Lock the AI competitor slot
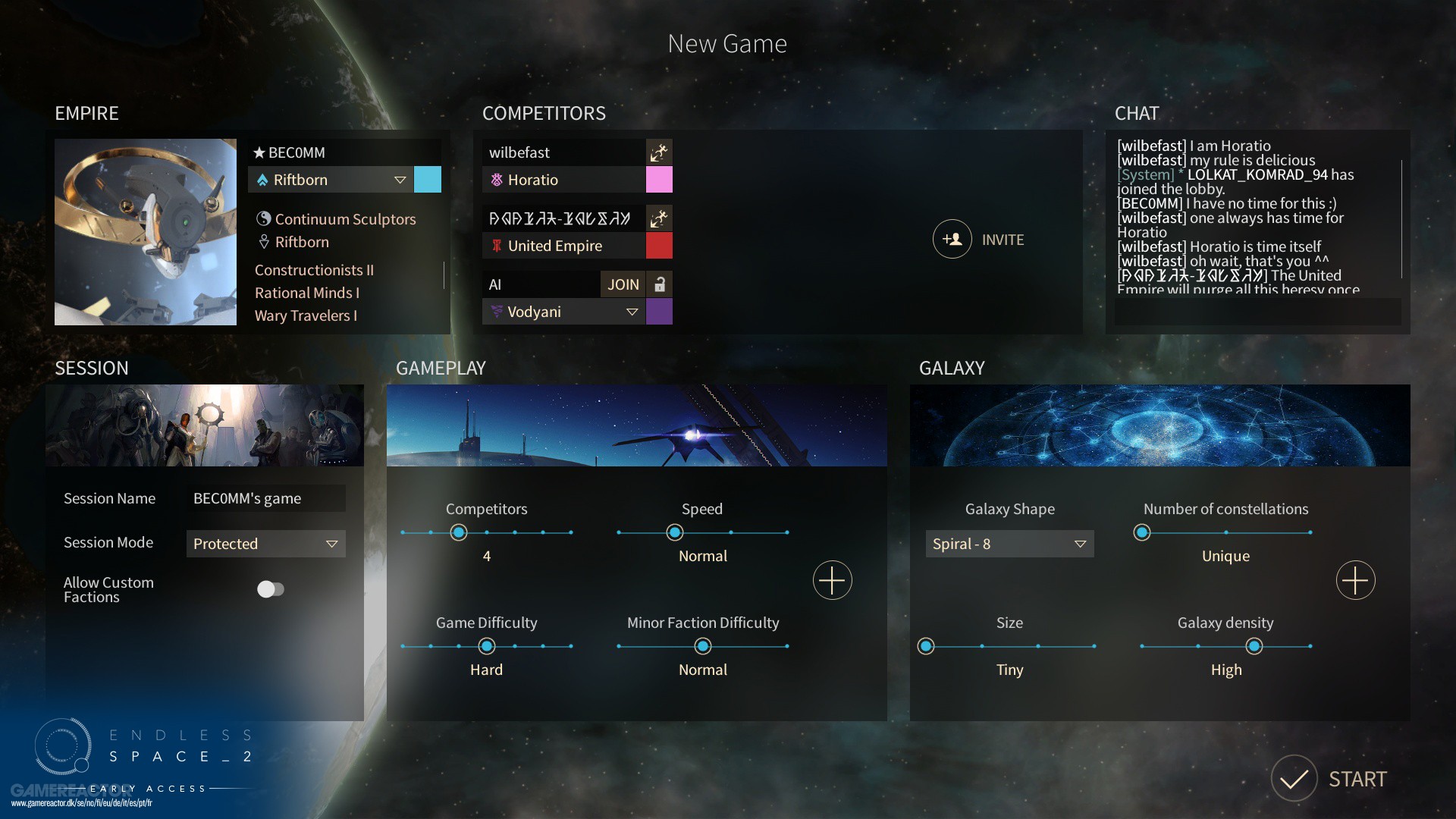Image resolution: width=1456 pixels, height=819 pixels. coord(659,284)
